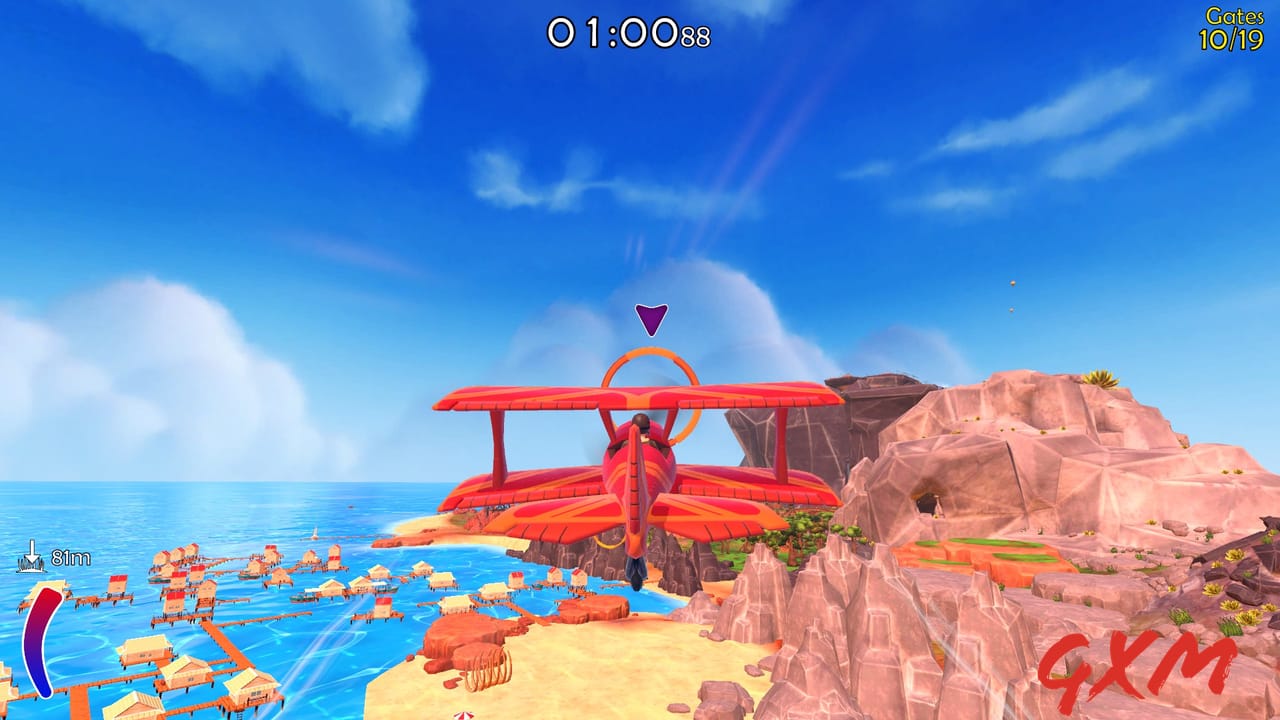Toggle the pilot seated in the cockpit
Image resolution: width=1280 pixels, height=720 pixels.
[x=641, y=421]
